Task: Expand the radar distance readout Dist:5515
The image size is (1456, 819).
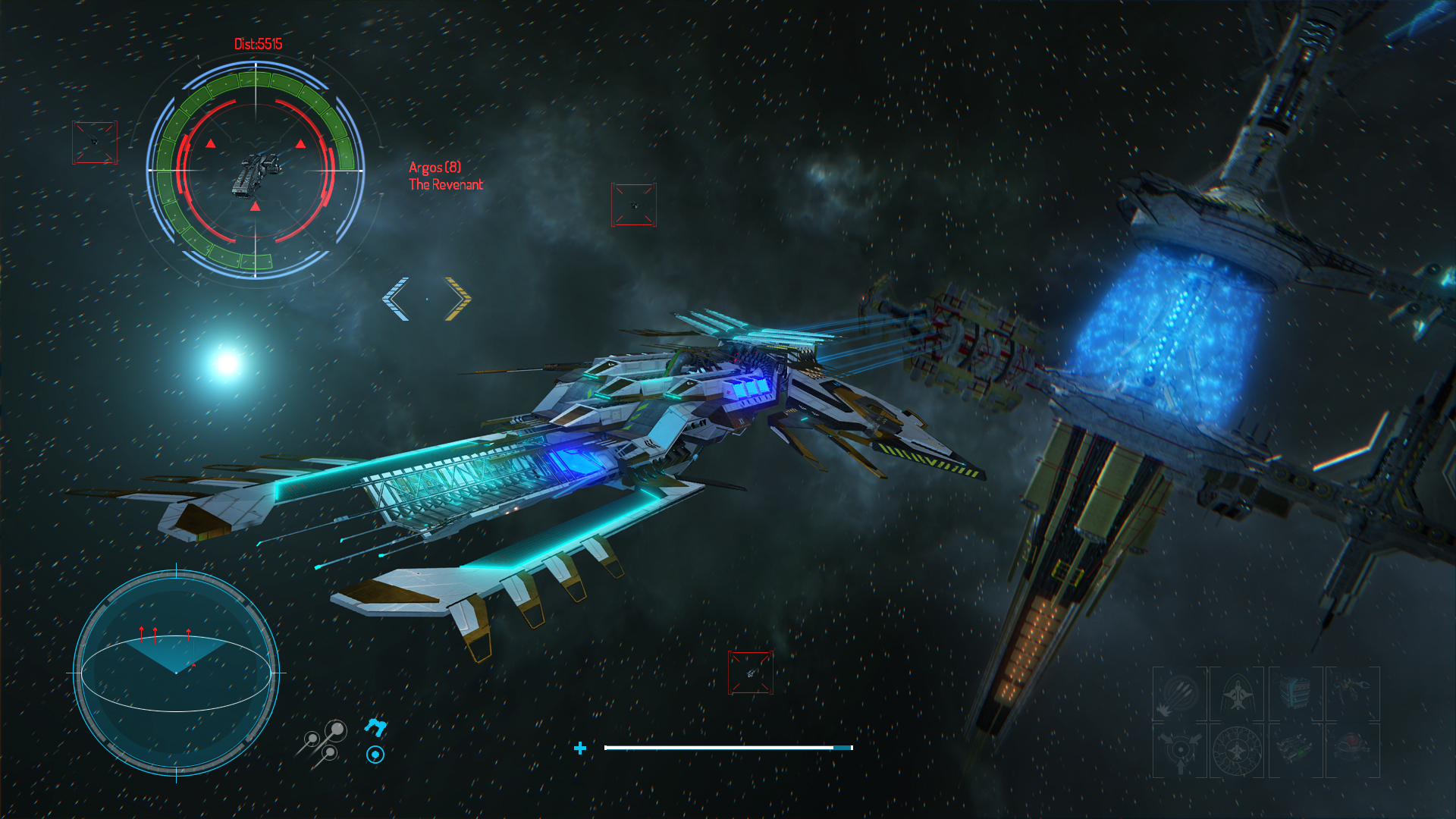Action: click(257, 44)
